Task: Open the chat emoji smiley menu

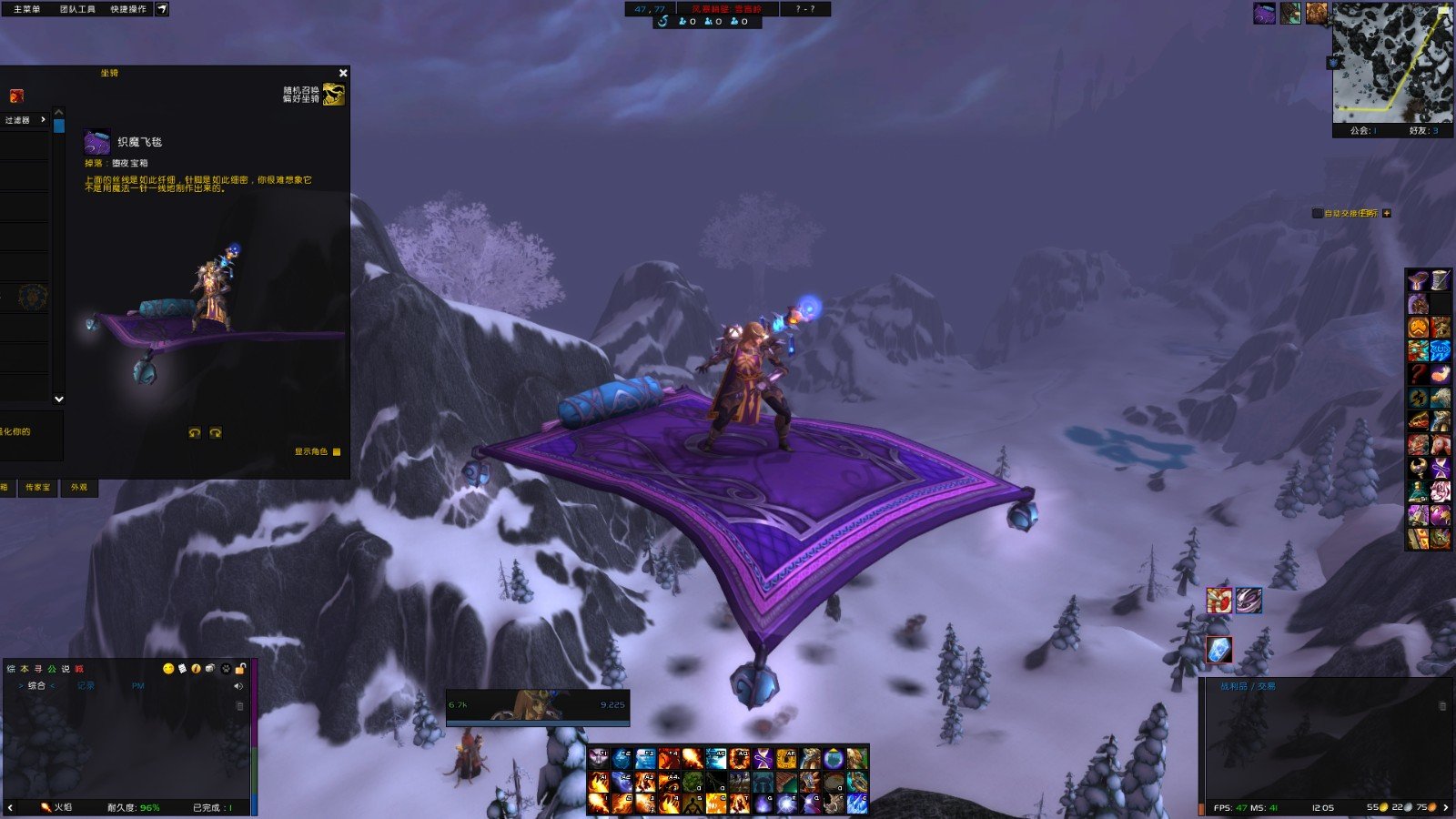Action: (167, 669)
